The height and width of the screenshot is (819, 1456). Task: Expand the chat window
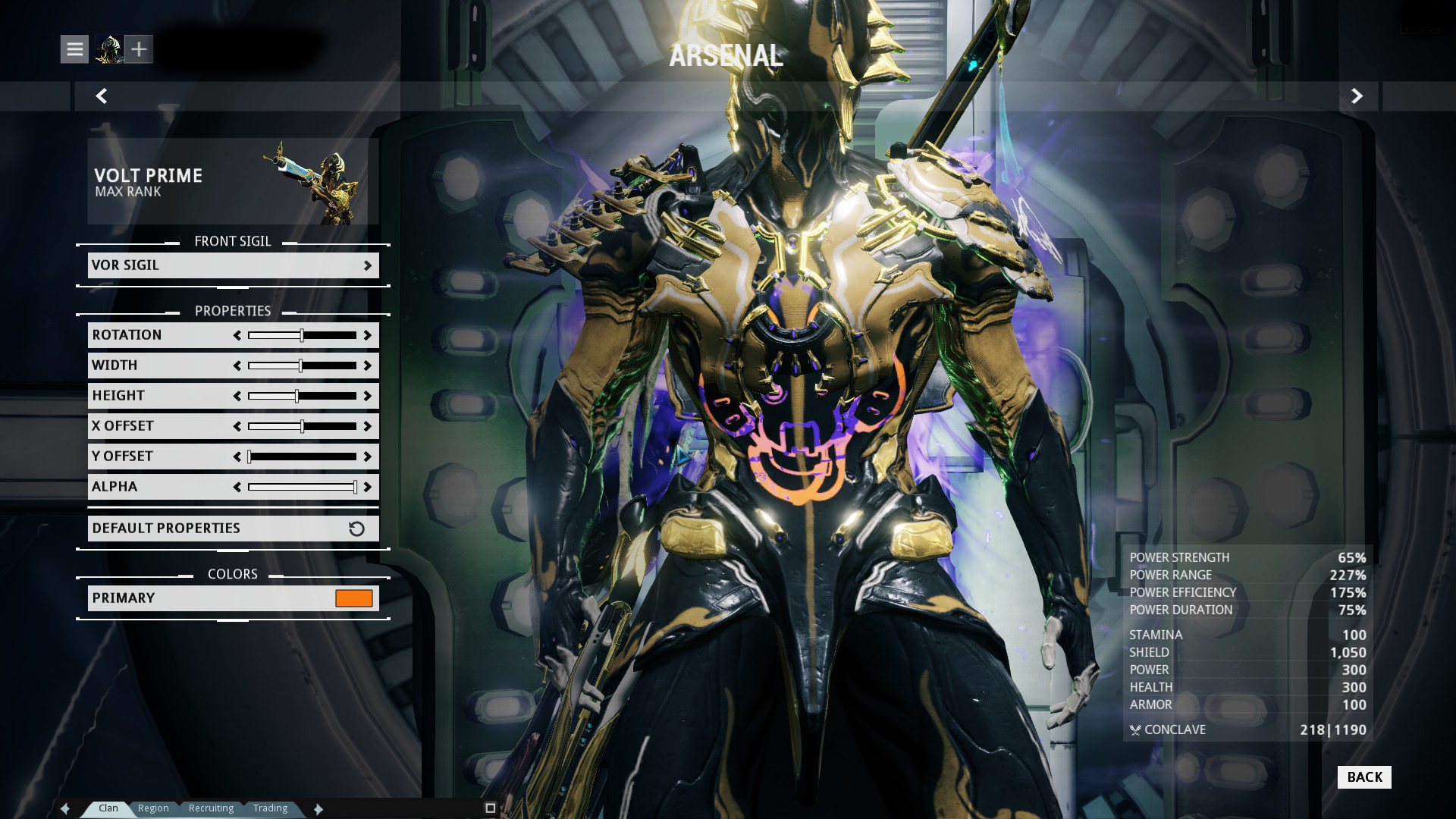490,808
